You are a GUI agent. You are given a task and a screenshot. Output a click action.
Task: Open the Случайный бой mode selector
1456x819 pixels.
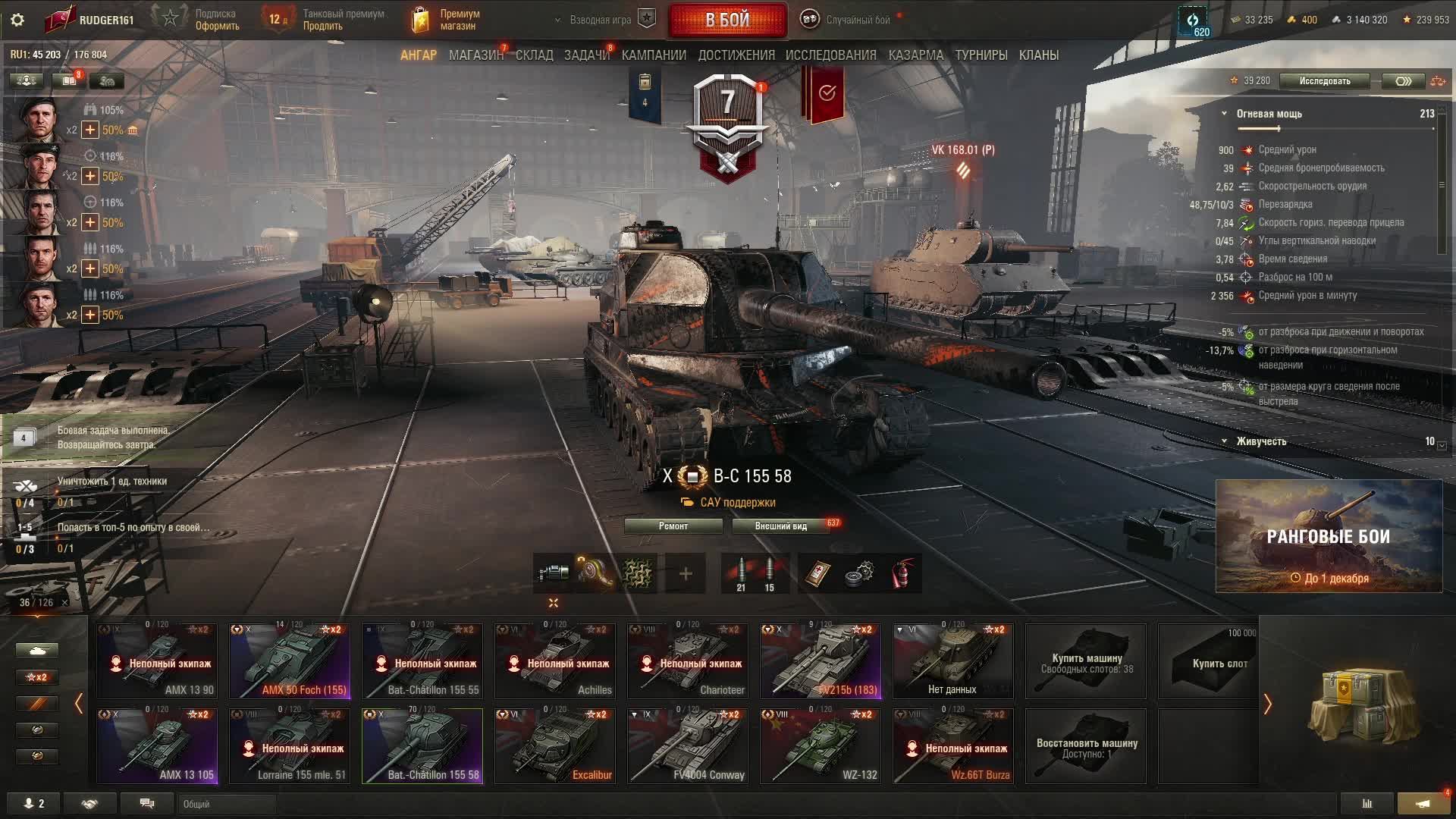pyautogui.click(x=849, y=20)
